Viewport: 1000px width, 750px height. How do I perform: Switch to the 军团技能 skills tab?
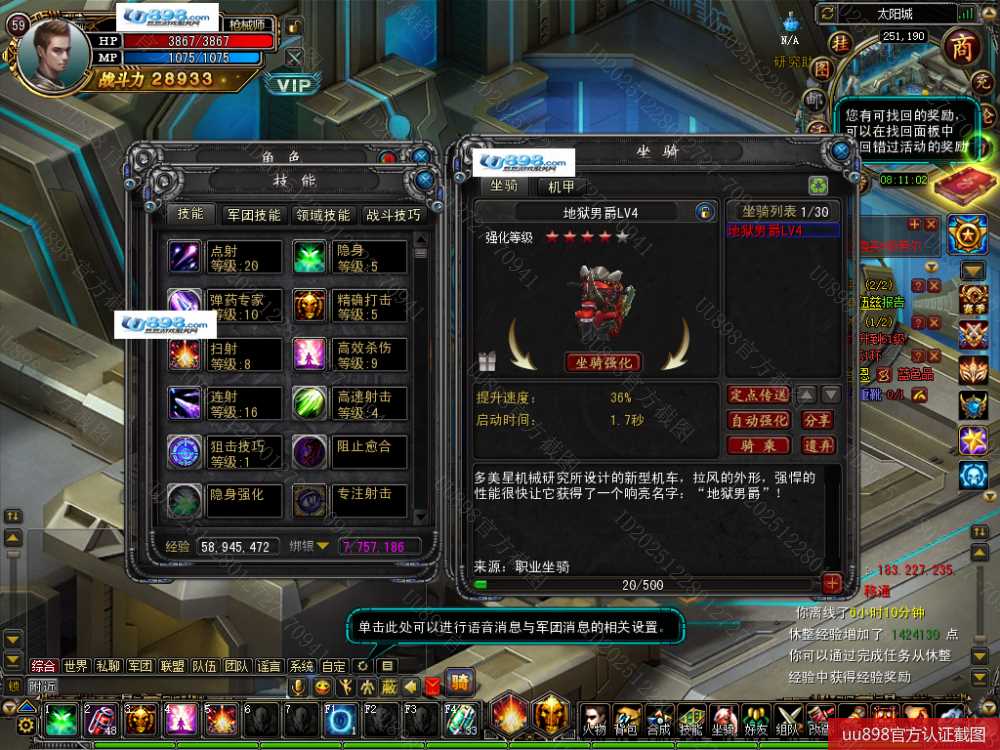tap(255, 215)
